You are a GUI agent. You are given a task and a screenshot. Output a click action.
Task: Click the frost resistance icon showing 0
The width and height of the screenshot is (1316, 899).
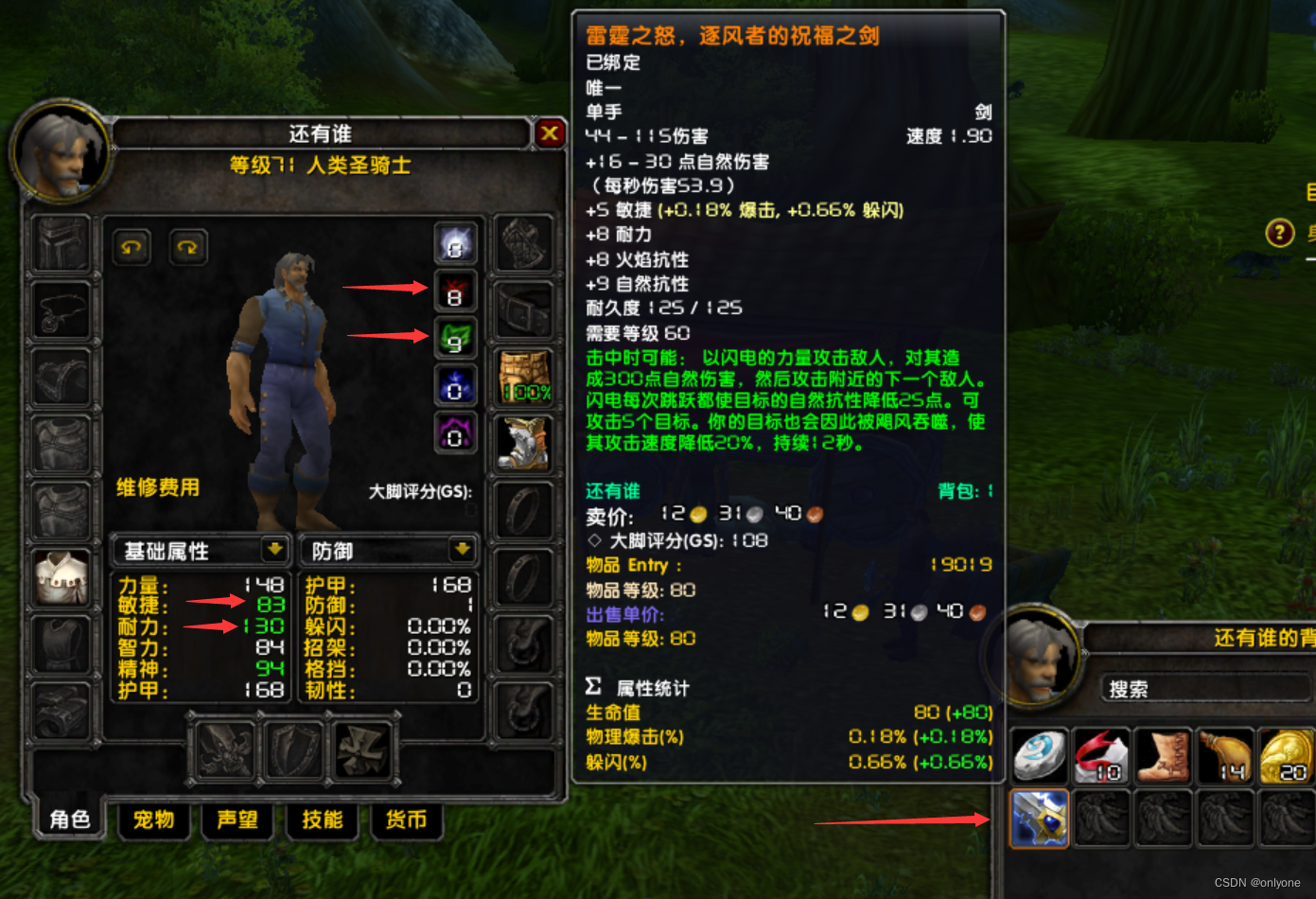pos(455,387)
